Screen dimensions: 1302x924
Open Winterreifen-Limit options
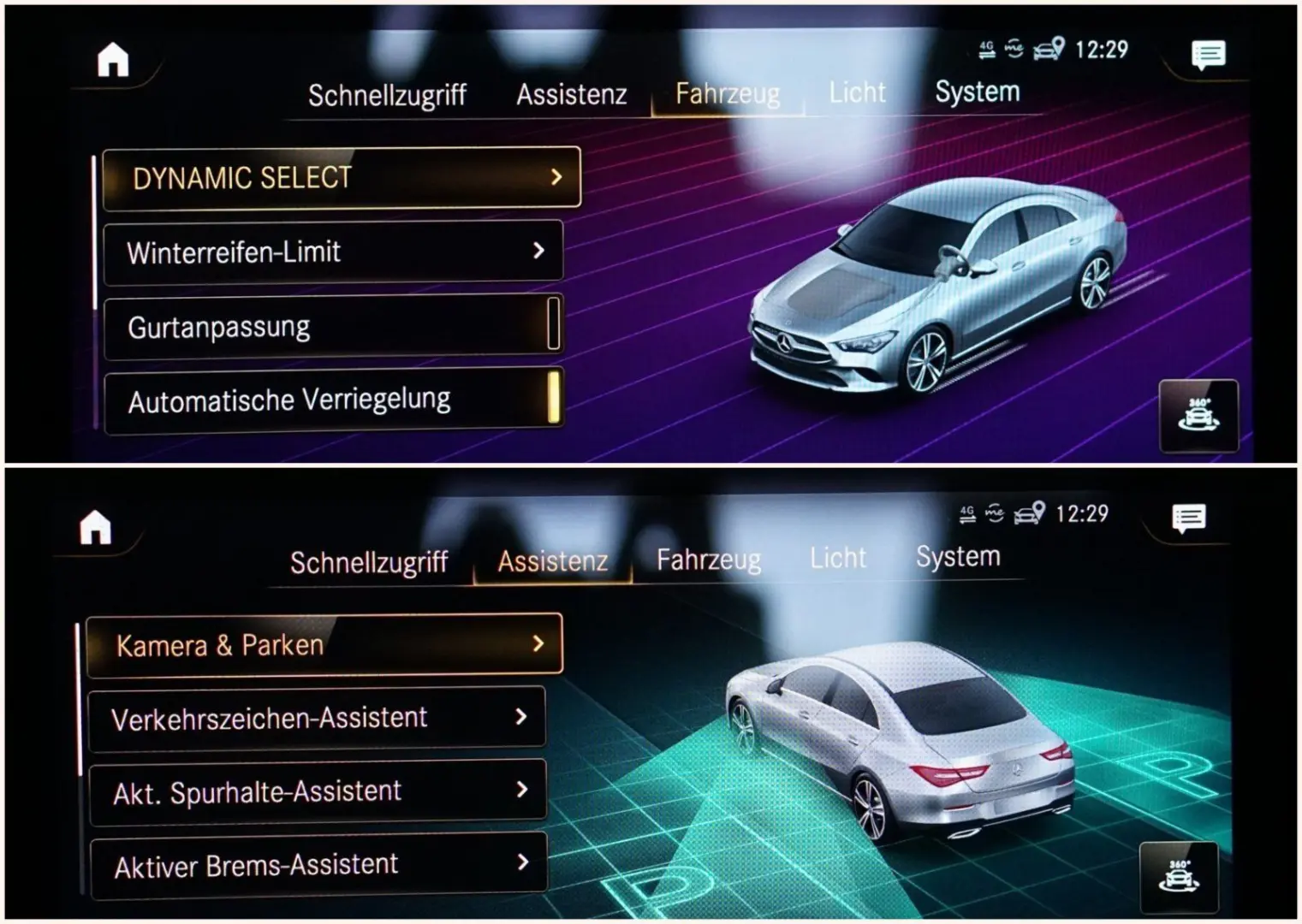click(333, 251)
